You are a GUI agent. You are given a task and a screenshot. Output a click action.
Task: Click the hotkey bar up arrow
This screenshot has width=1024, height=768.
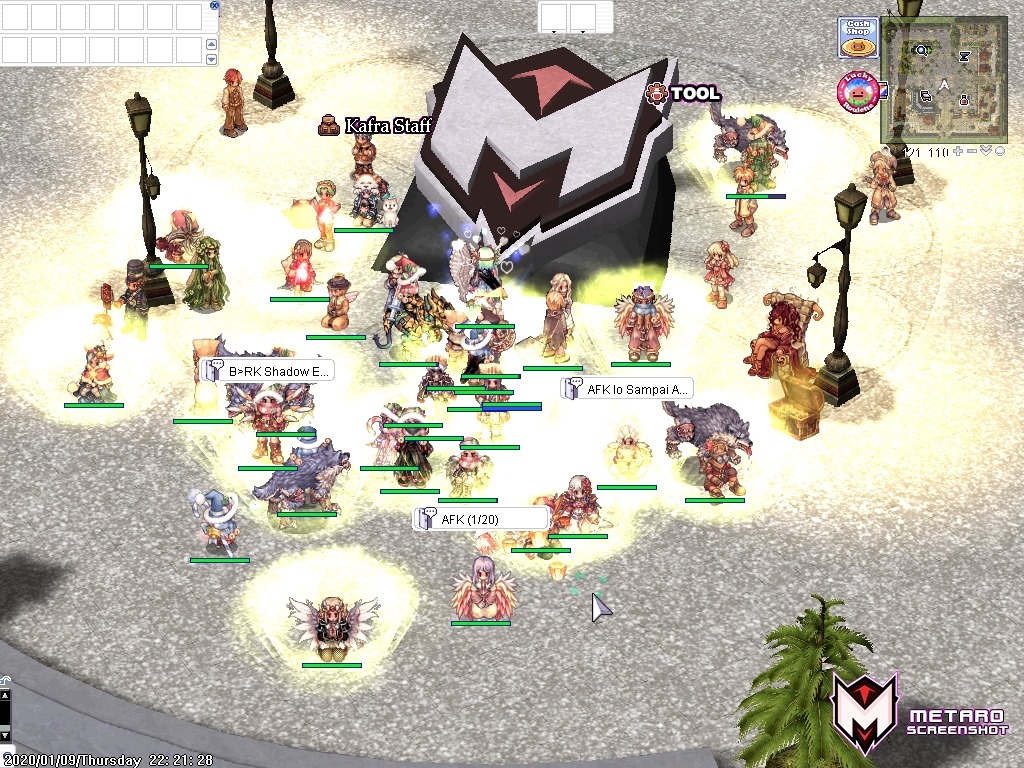(211, 44)
